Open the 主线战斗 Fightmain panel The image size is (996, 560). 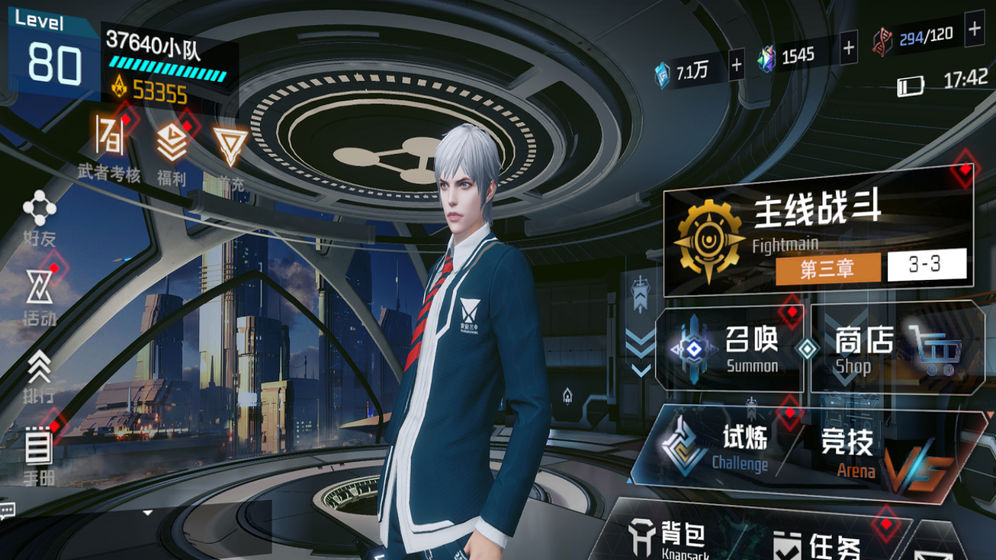(x=818, y=236)
